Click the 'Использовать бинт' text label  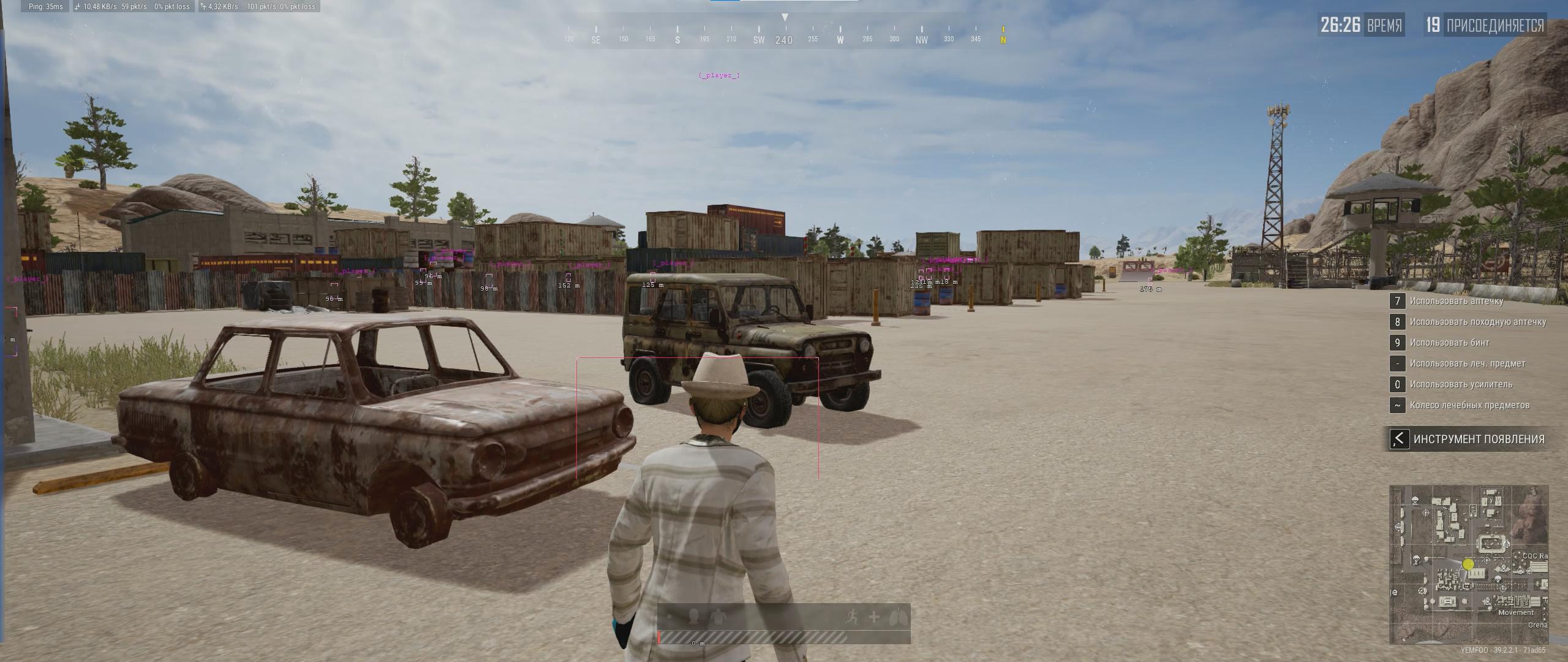1453,343
